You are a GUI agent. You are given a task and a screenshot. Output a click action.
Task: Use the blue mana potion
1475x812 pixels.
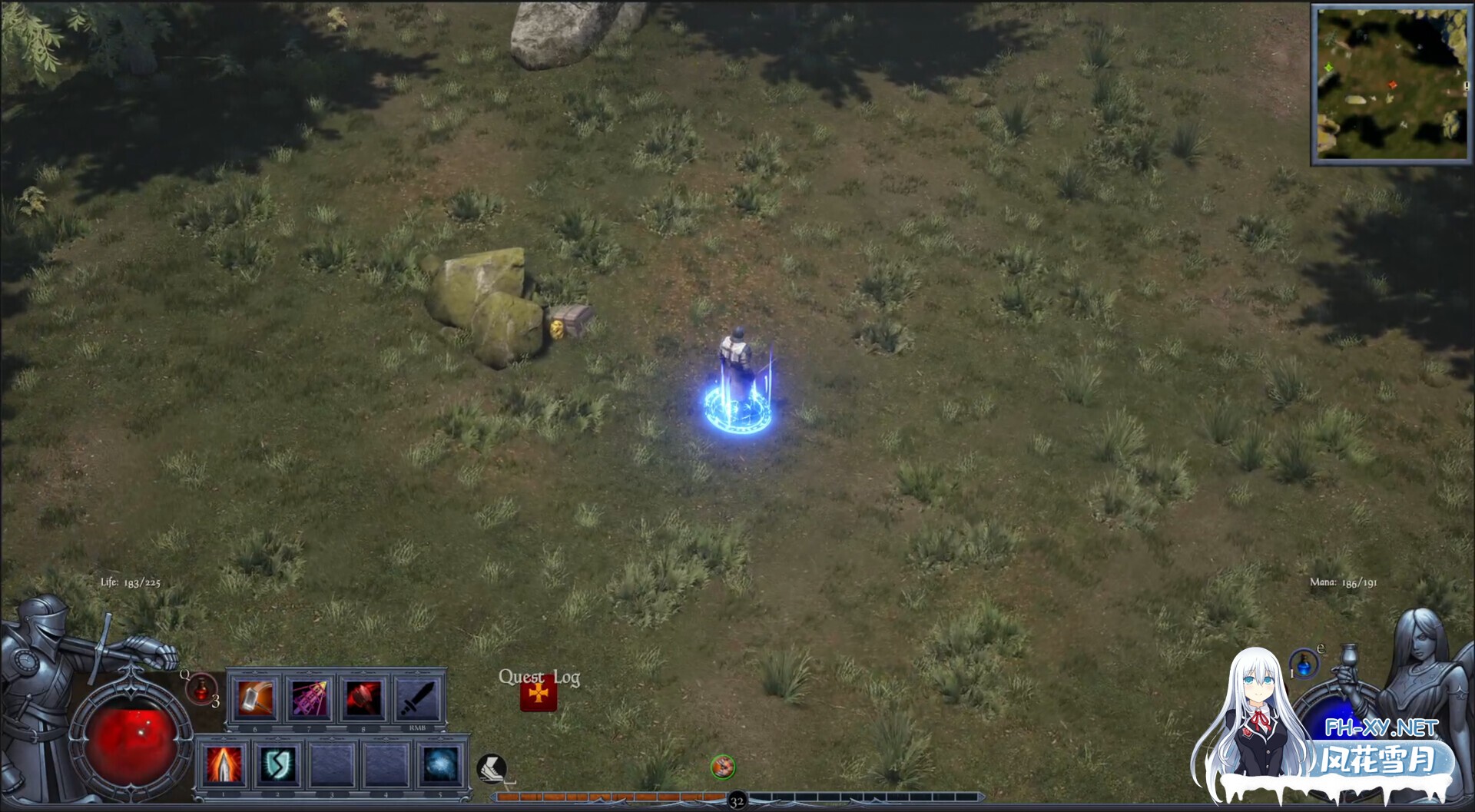pos(1304,664)
